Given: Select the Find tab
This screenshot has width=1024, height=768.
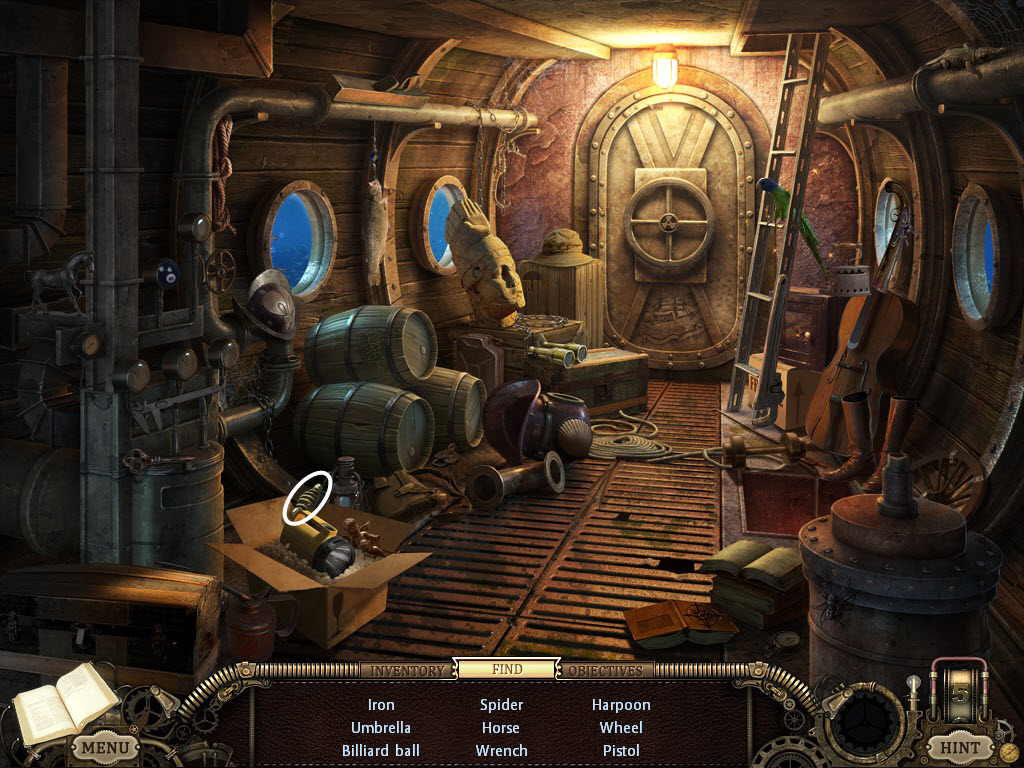Looking at the screenshot, I should click(x=507, y=669).
